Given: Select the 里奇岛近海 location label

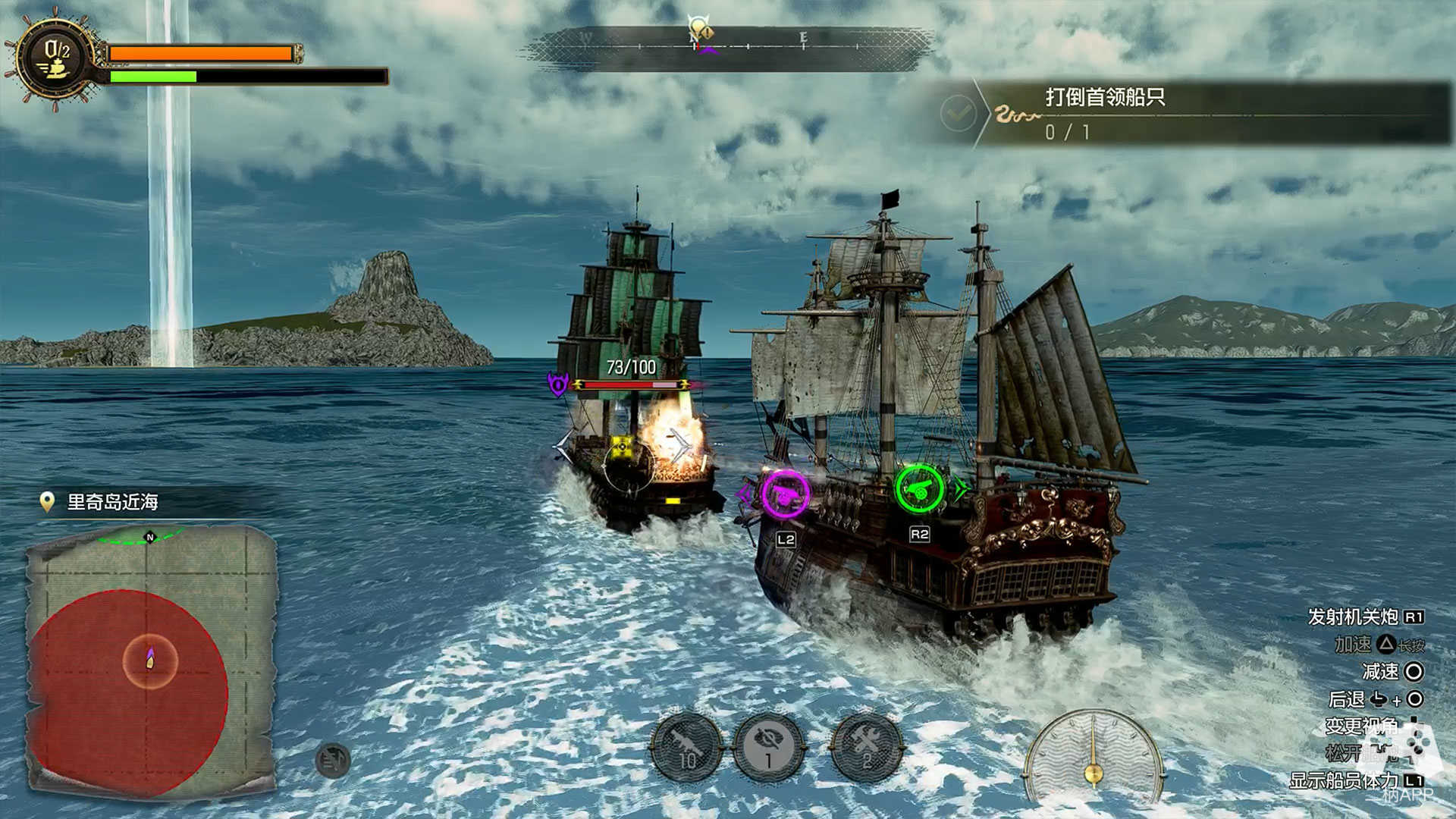Looking at the screenshot, I should tap(112, 502).
